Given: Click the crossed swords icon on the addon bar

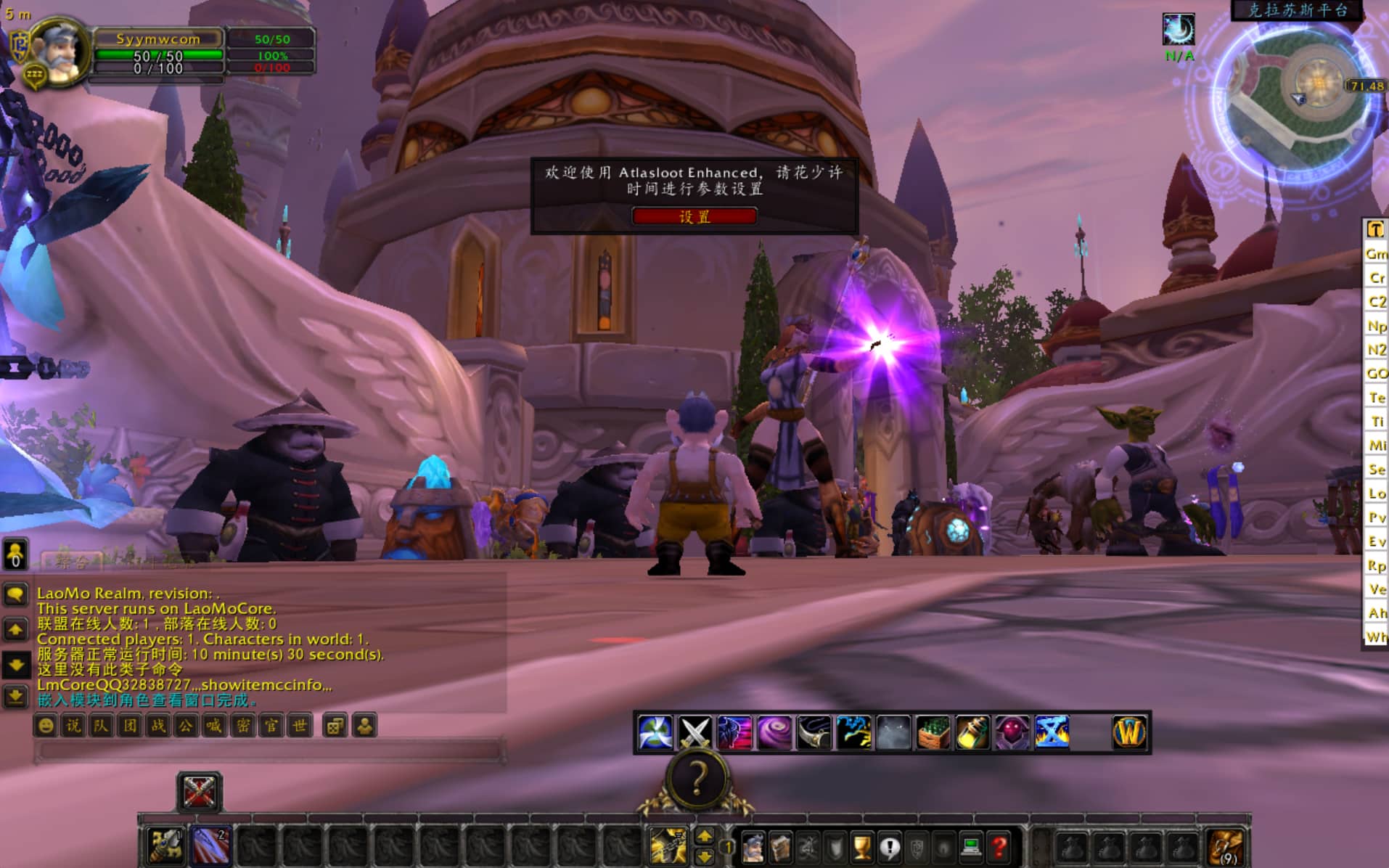Looking at the screenshot, I should click(x=694, y=732).
